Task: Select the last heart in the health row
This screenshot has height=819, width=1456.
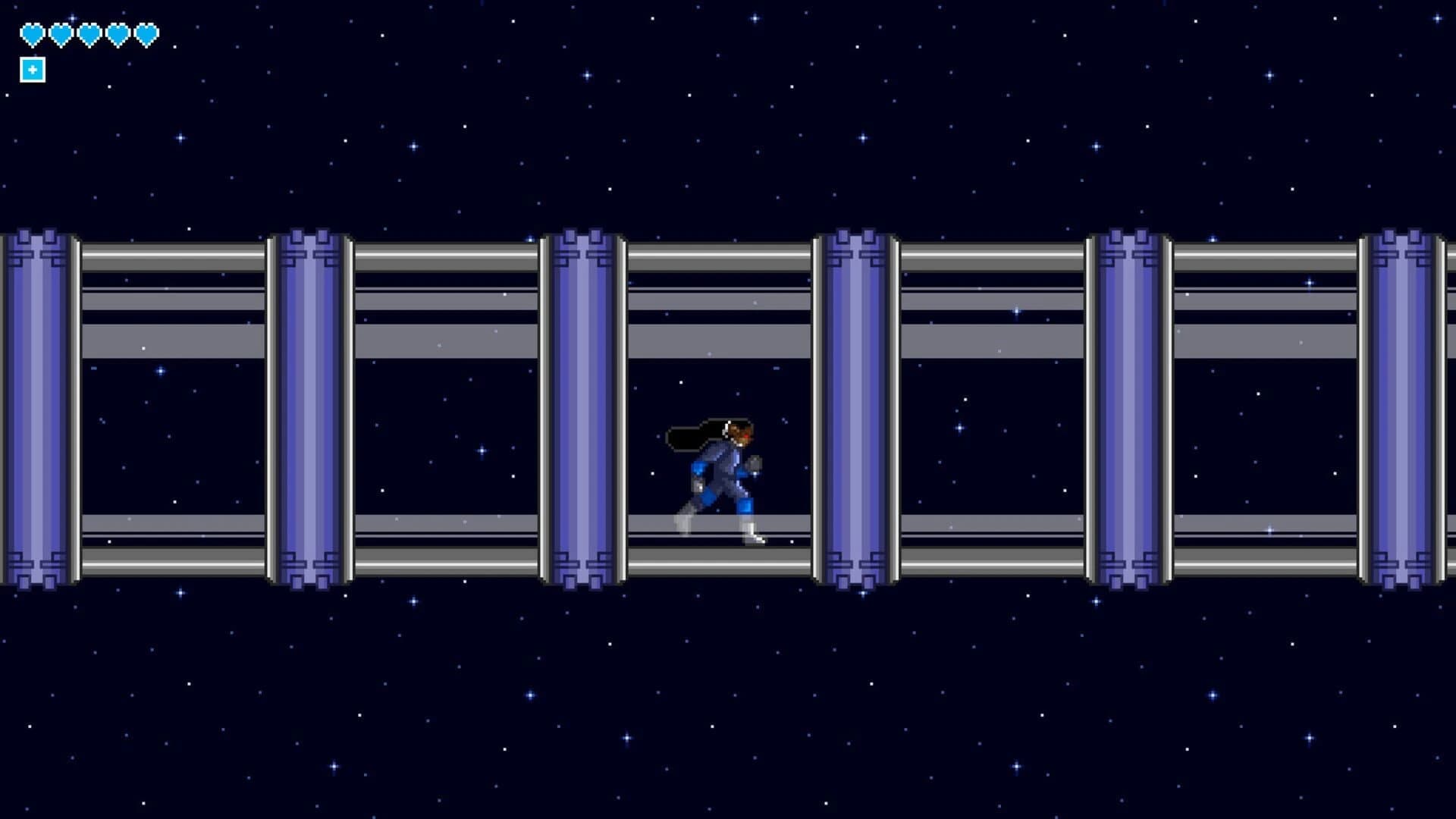Action: coord(146,34)
